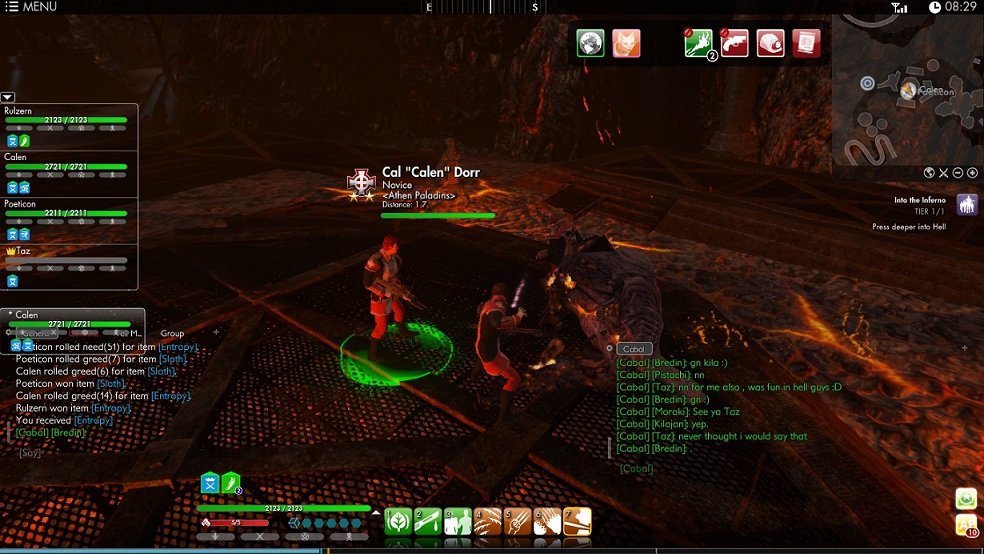Select party member Poeticon's frame
Image resolution: width=984 pixels, height=554 pixels.
(x=66, y=212)
